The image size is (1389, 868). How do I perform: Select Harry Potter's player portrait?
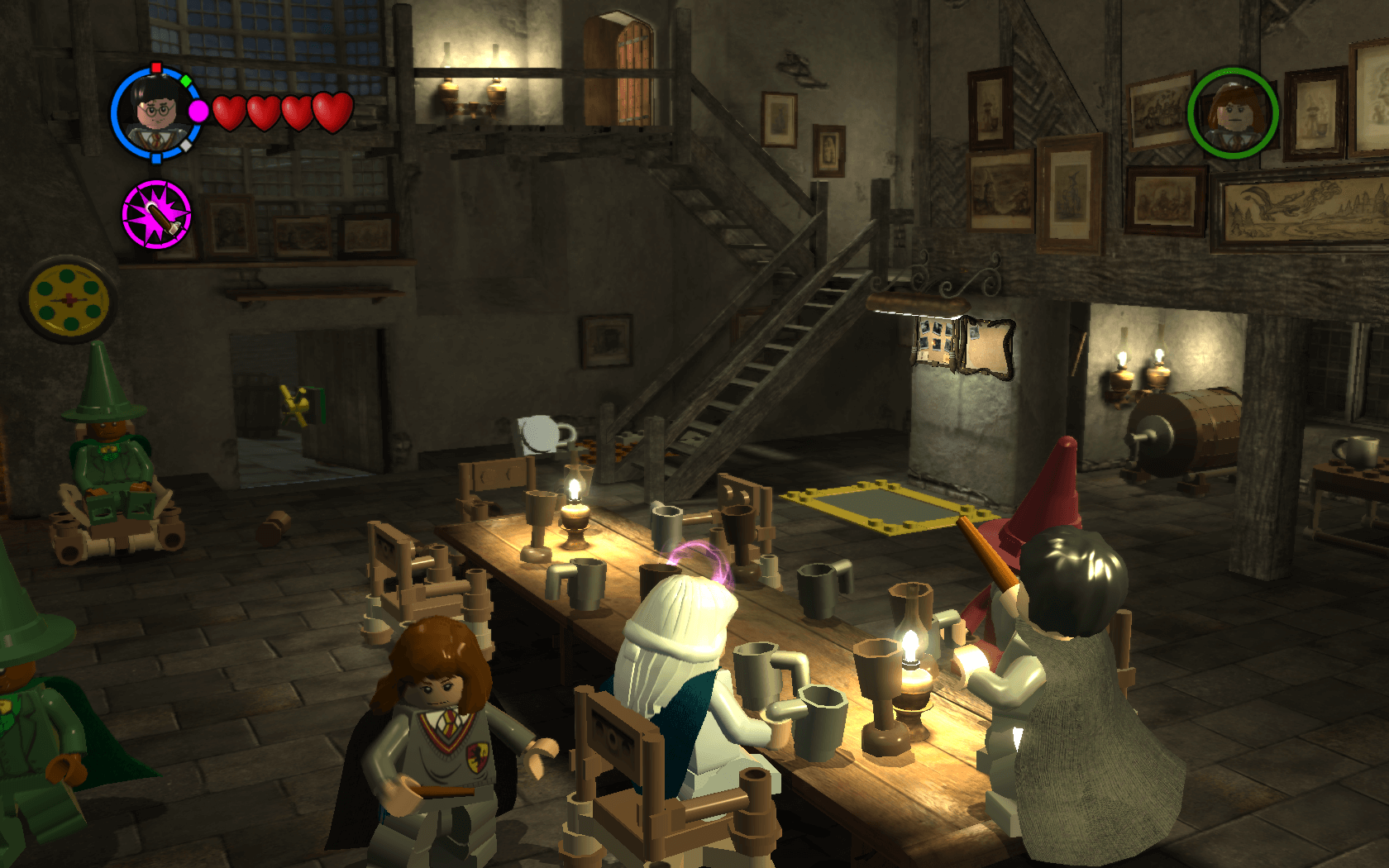[155, 113]
